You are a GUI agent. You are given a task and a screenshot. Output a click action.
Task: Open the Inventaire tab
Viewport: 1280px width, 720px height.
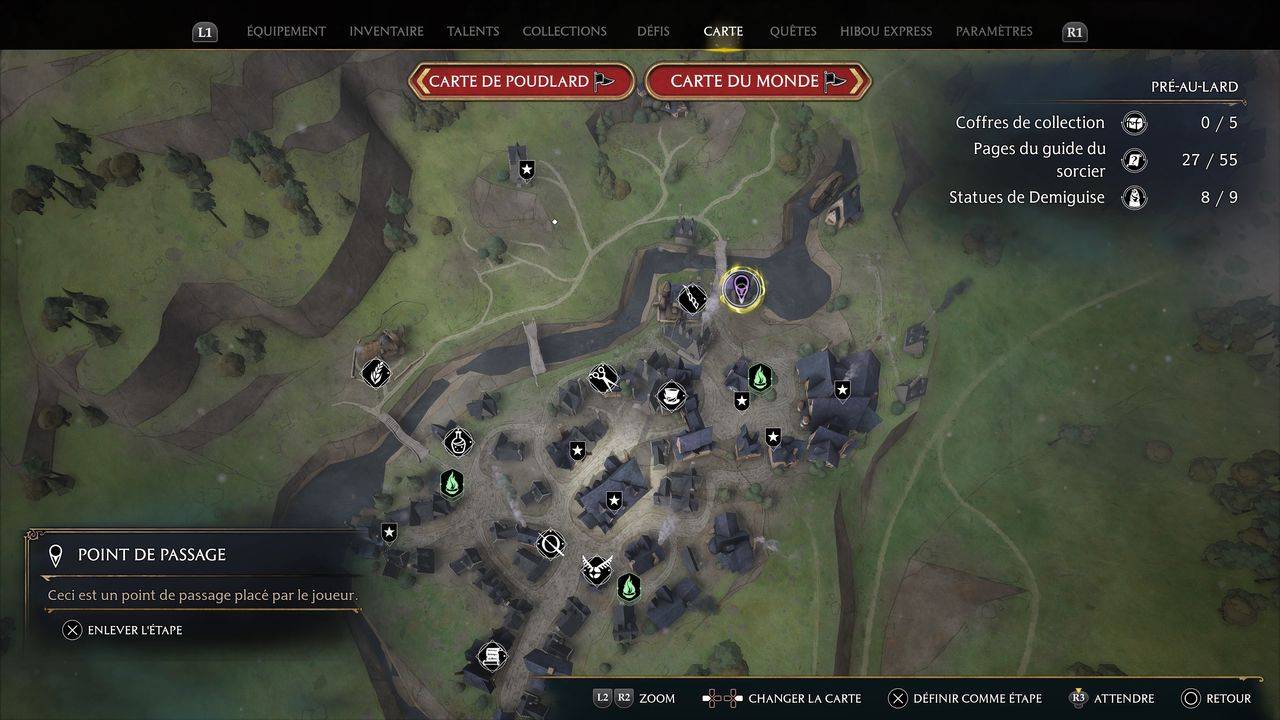(x=386, y=31)
